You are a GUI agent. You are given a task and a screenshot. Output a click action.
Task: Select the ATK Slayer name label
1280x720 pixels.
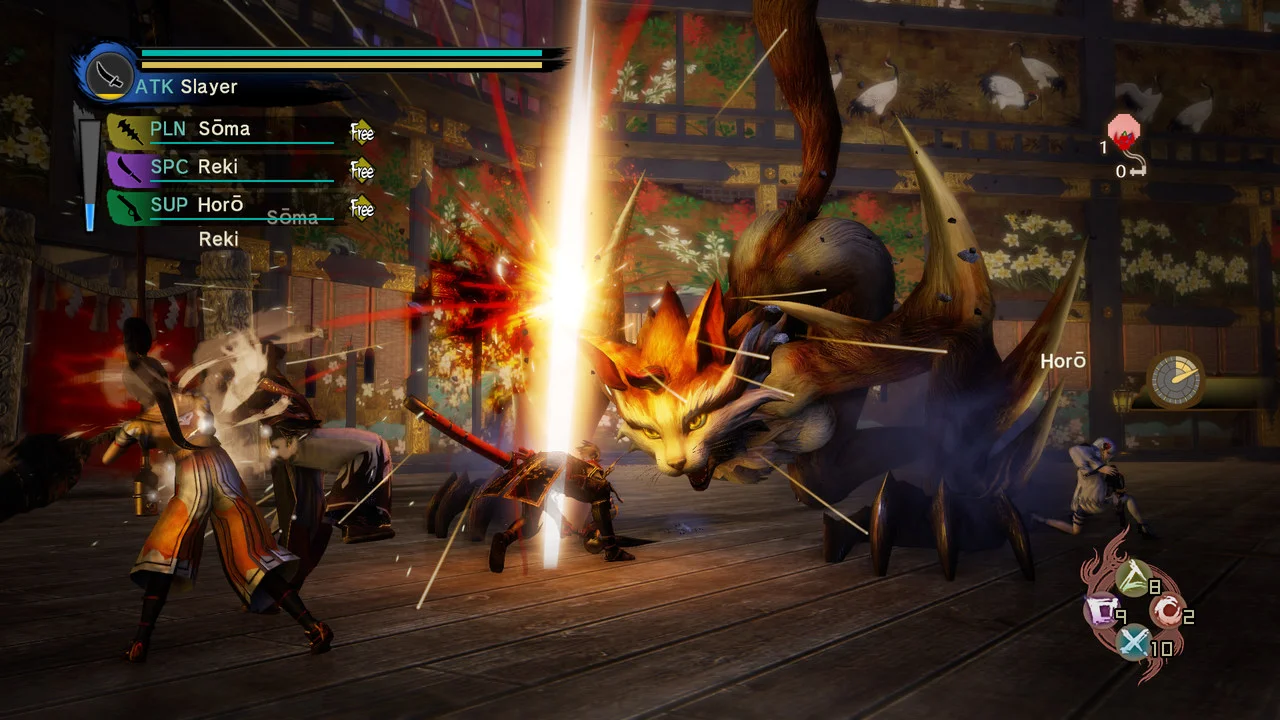pyautogui.click(x=190, y=87)
